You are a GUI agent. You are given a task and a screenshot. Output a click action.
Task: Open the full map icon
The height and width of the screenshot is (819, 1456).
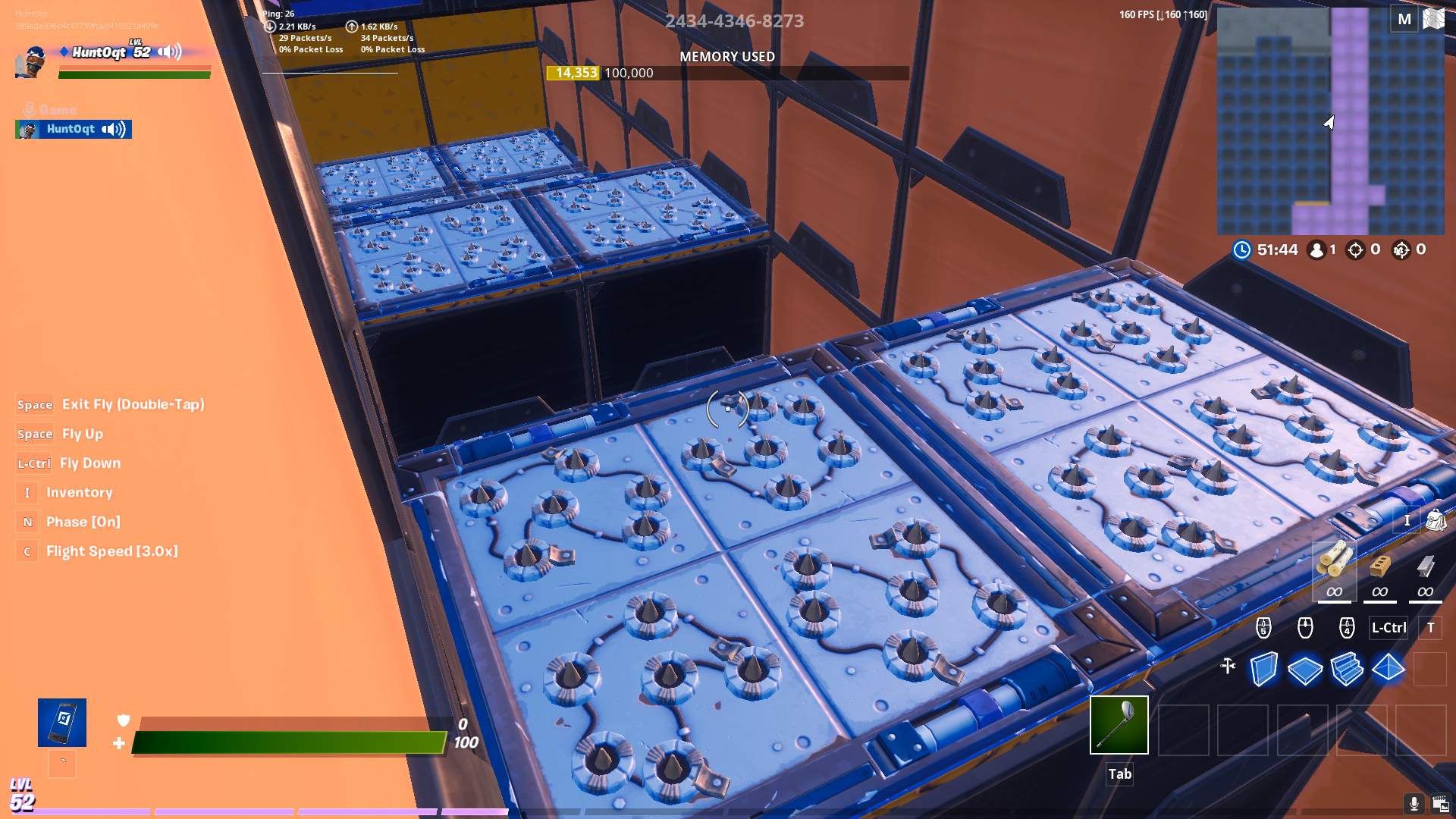pyautogui.click(x=1434, y=18)
